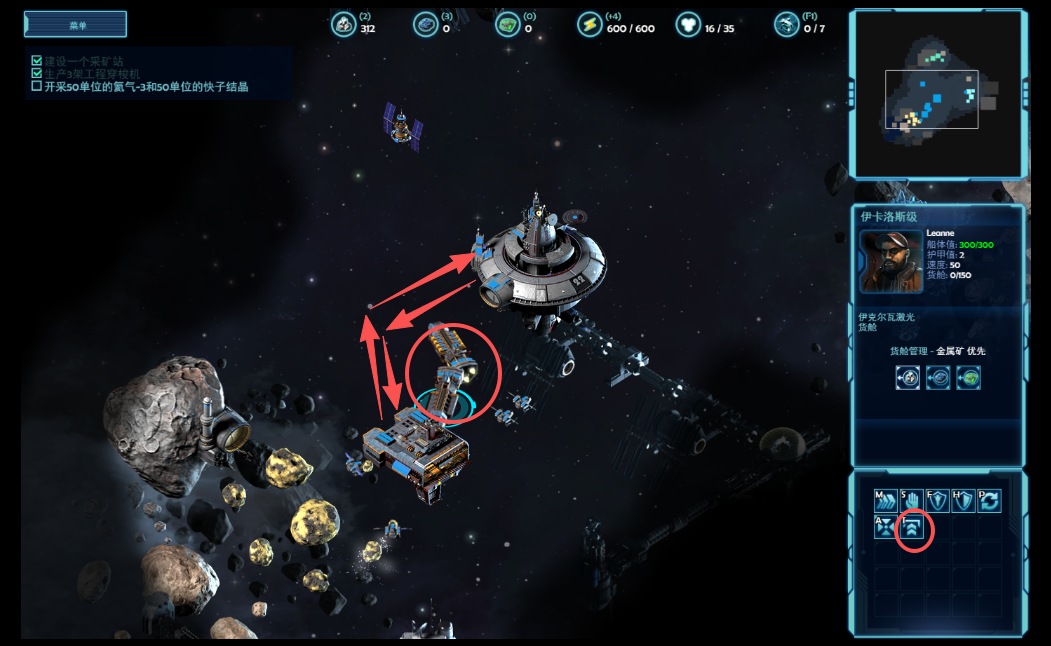Click the minimap sector view
This screenshot has width=1051, height=646.
click(936, 95)
